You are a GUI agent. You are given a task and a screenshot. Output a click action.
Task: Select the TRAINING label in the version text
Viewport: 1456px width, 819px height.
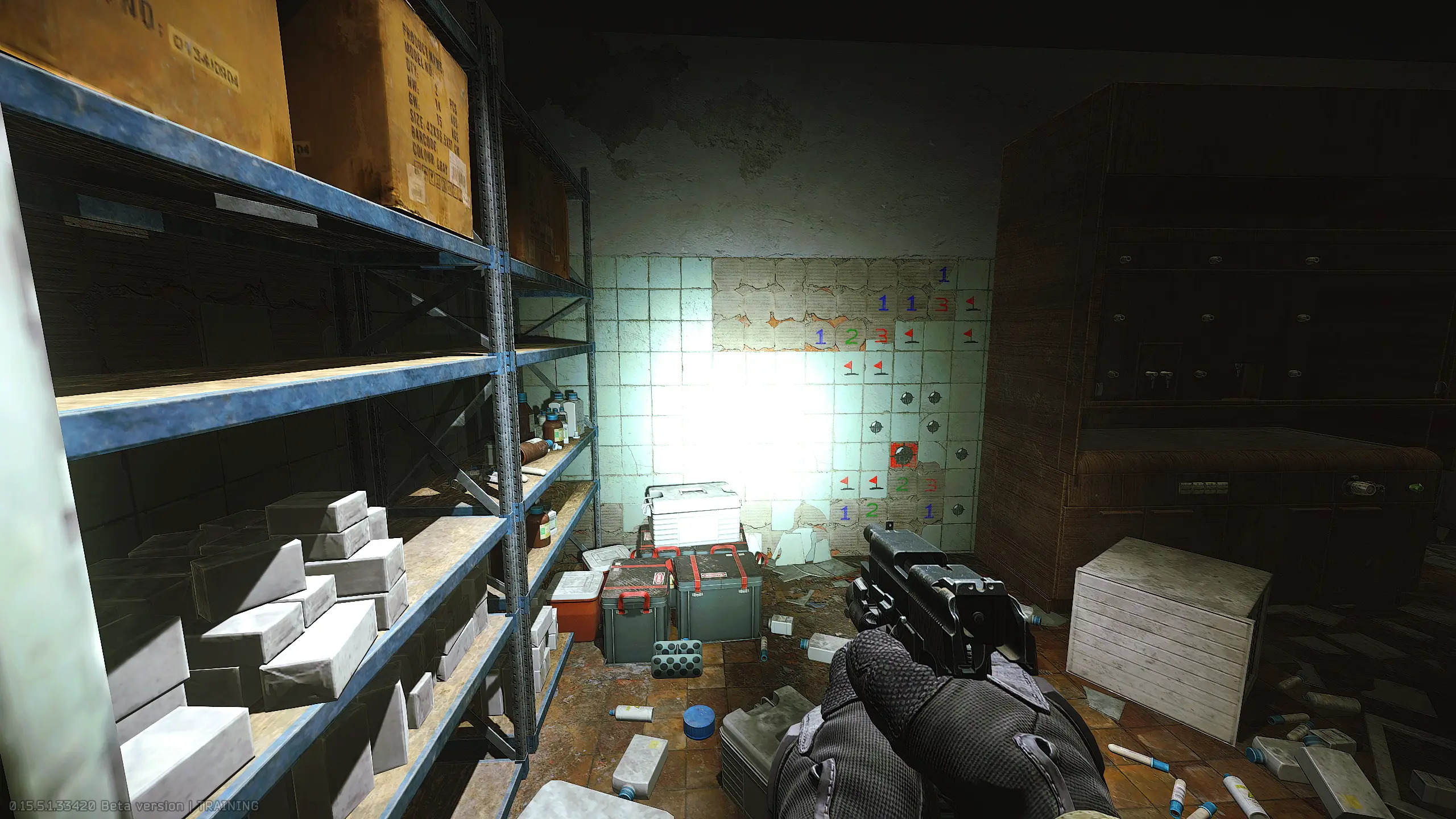click(x=227, y=804)
